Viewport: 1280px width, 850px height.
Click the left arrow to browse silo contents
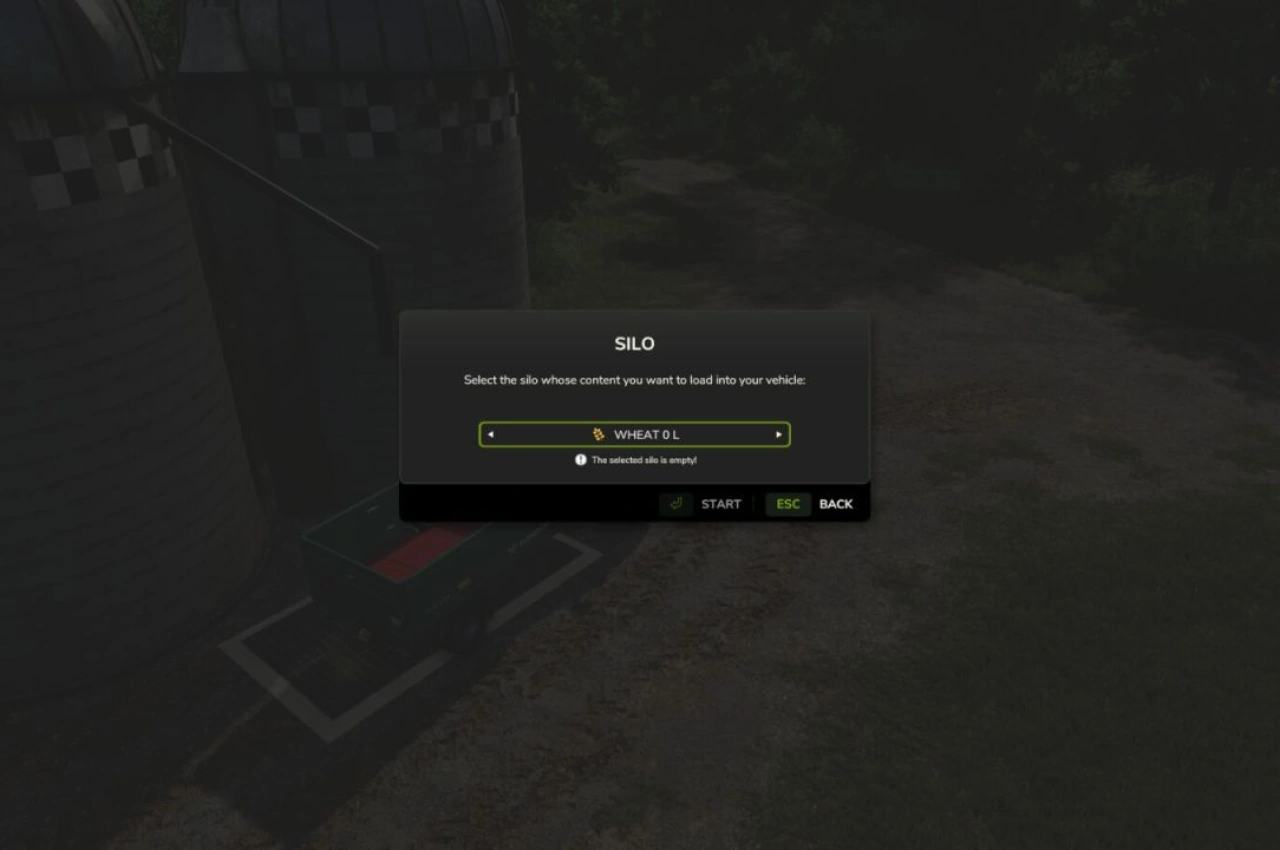coord(490,434)
